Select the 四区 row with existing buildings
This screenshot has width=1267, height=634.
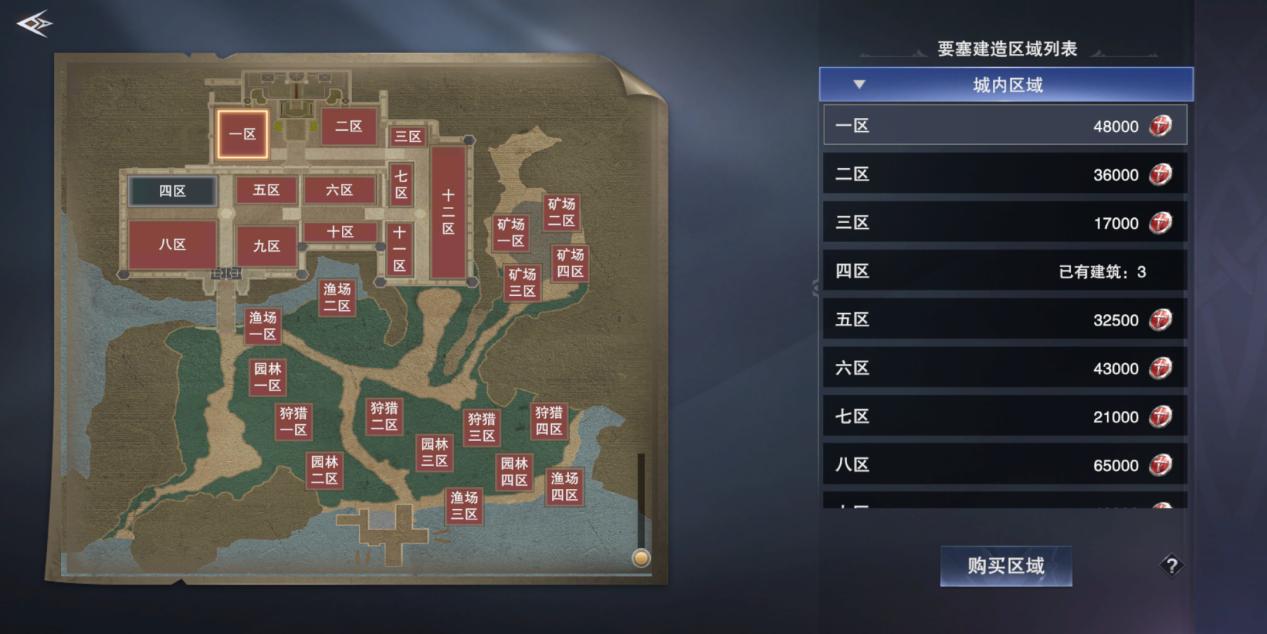(1005, 271)
